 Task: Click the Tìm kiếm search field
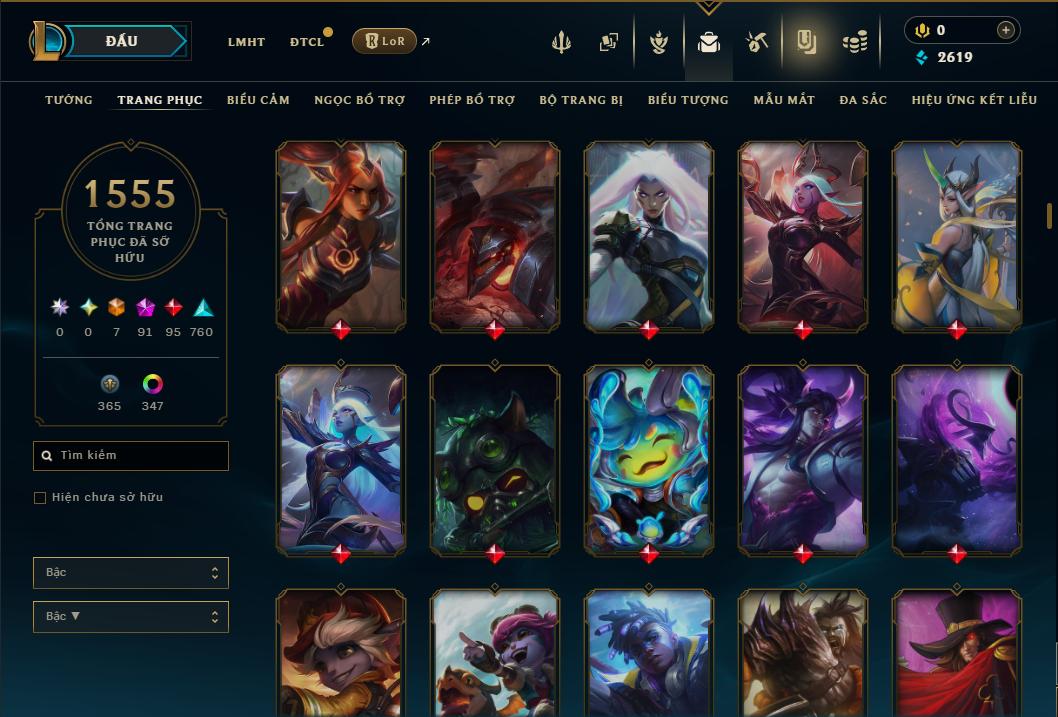coord(131,456)
